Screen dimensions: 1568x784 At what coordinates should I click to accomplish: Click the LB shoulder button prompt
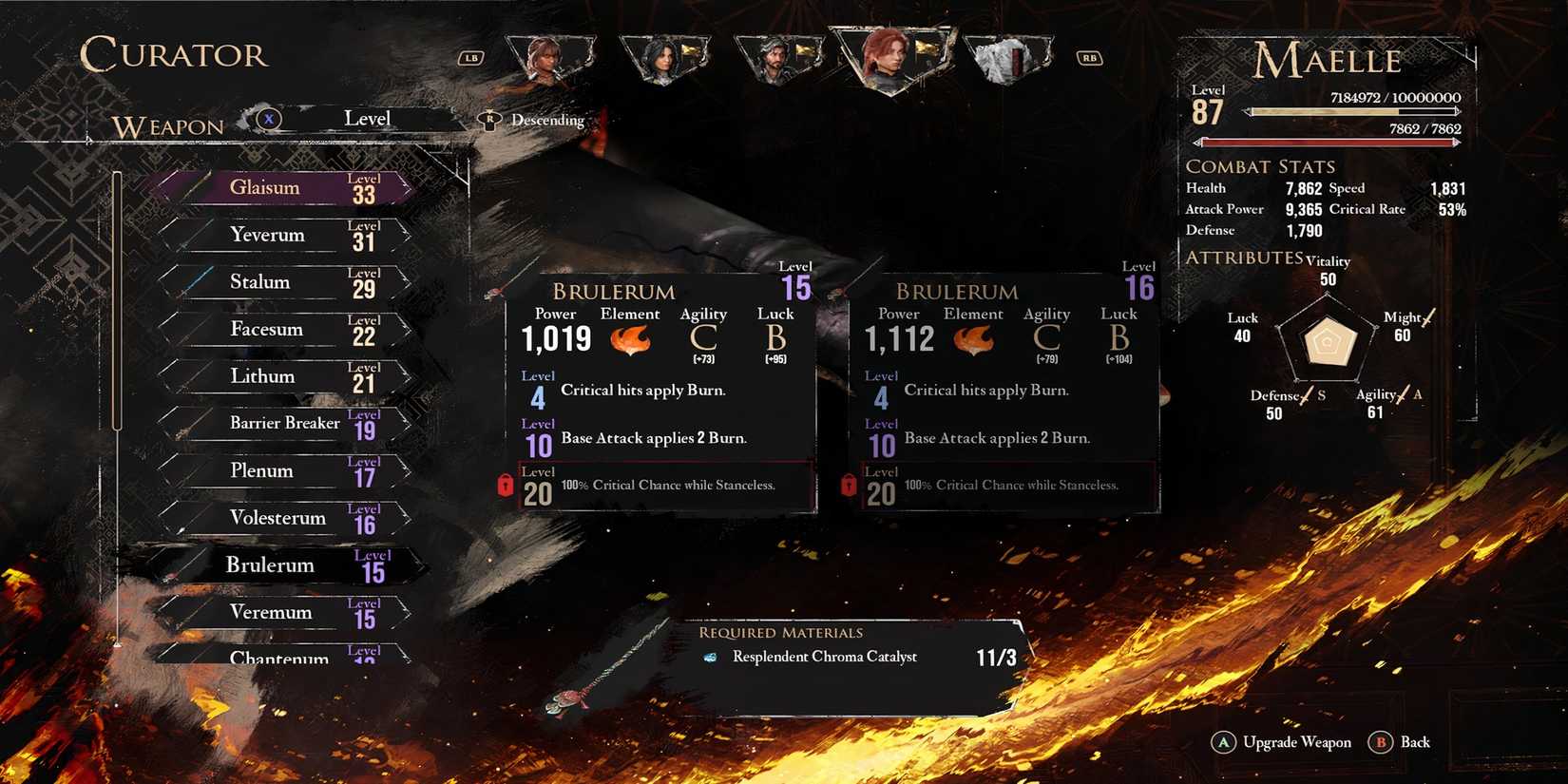[x=470, y=59]
